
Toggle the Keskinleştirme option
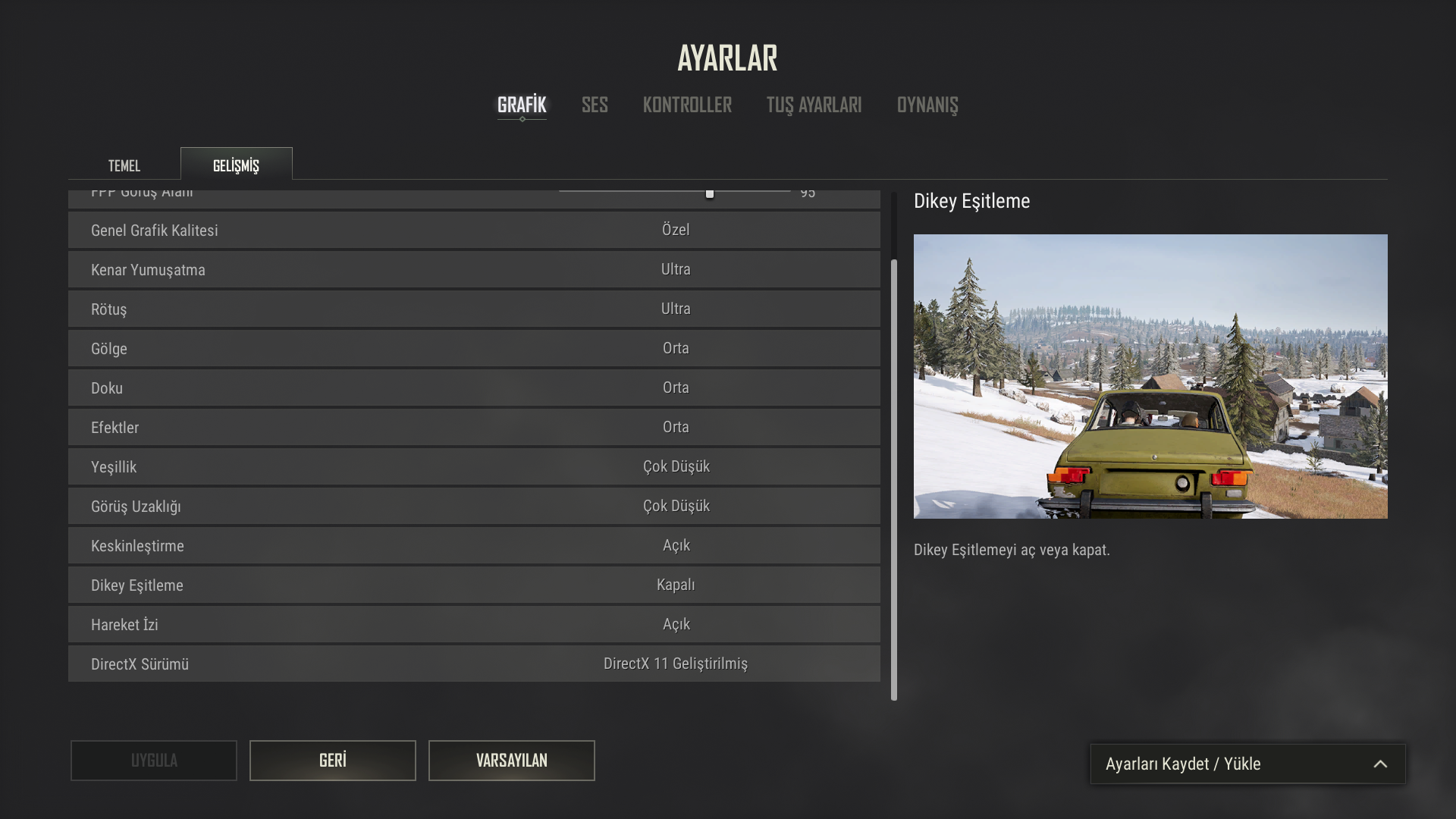675,545
